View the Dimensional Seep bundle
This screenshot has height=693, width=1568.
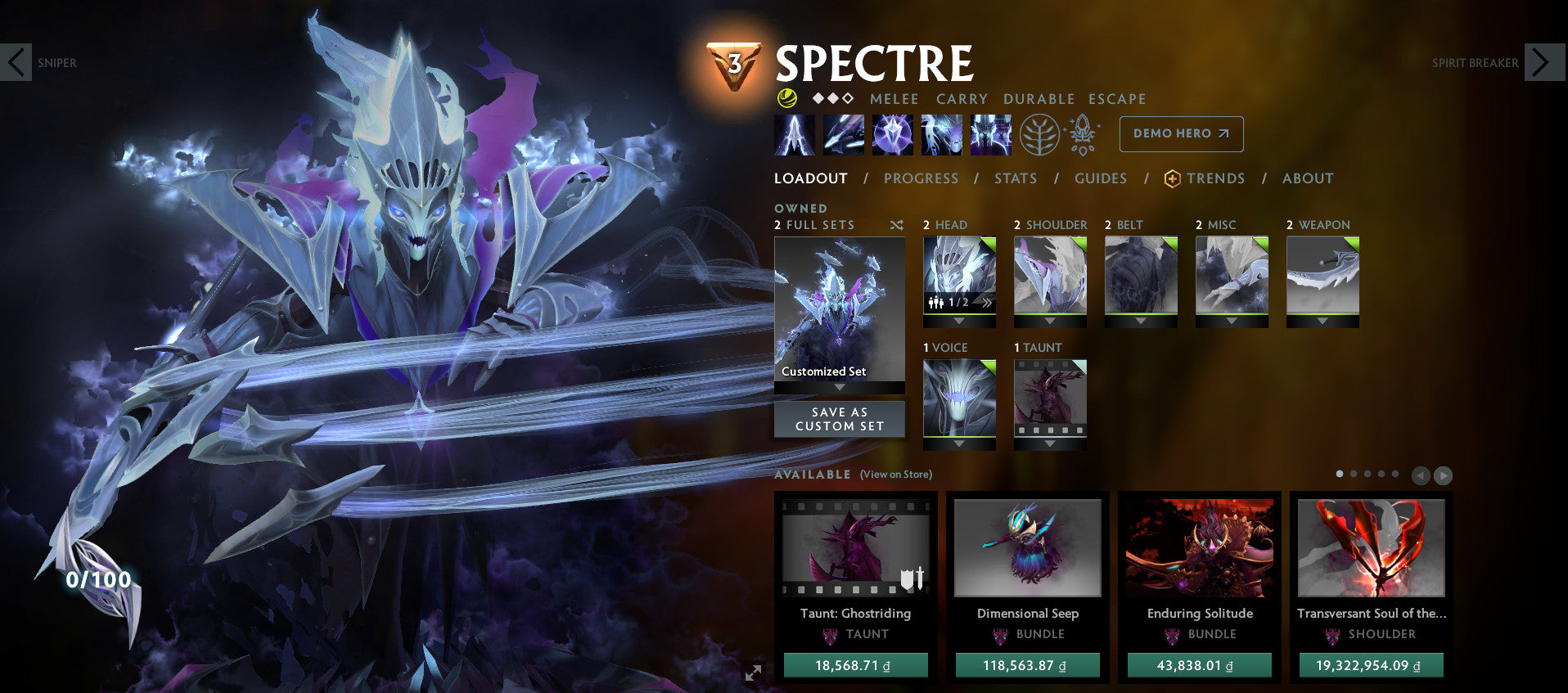click(x=1027, y=548)
